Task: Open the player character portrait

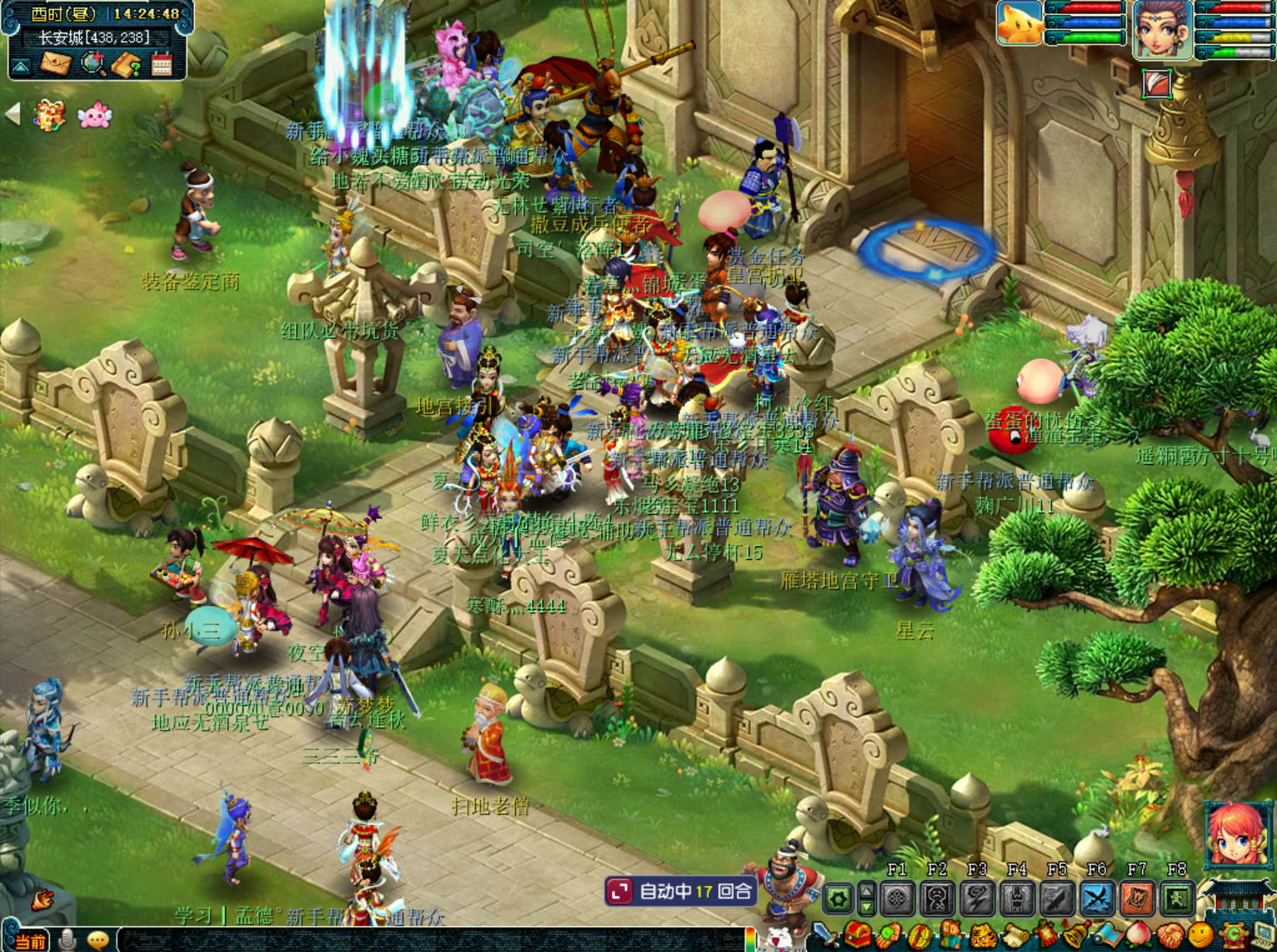Action: tap(1162, 29)
